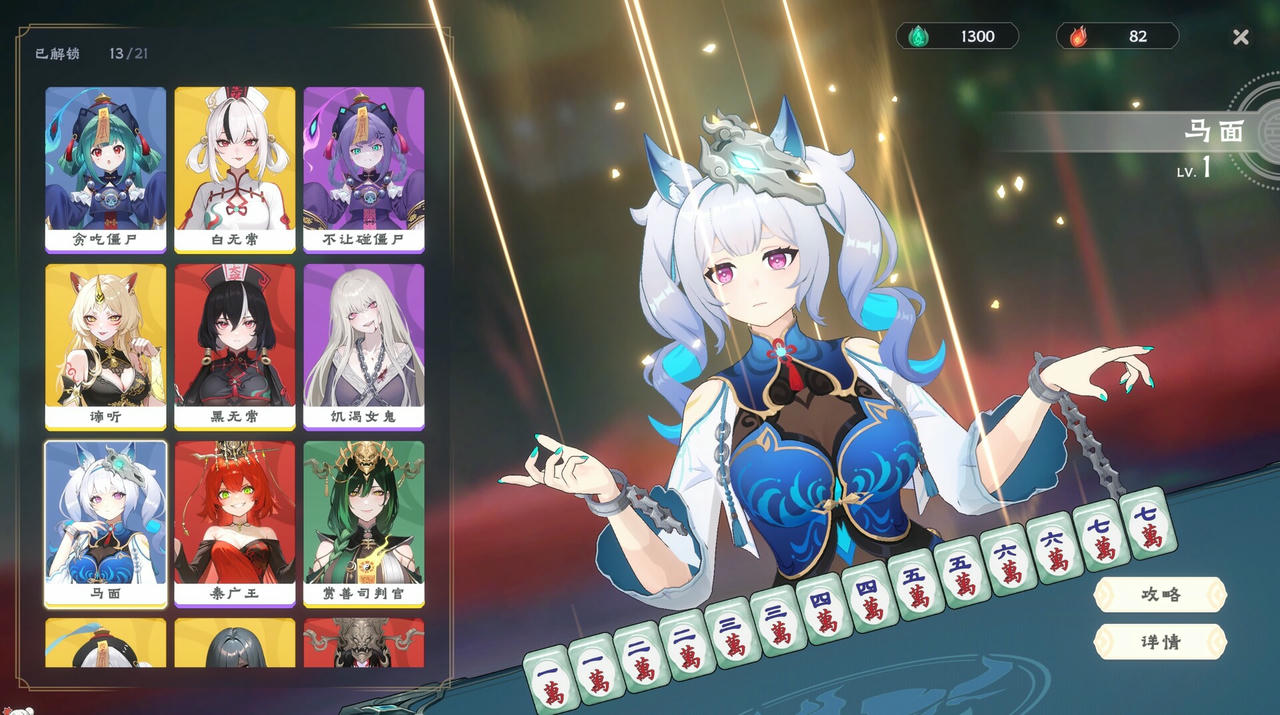This screenshot has width=1280, height=715.
Task: Pick the 不让碰僵尸 character card
Action: click(364, 168)
